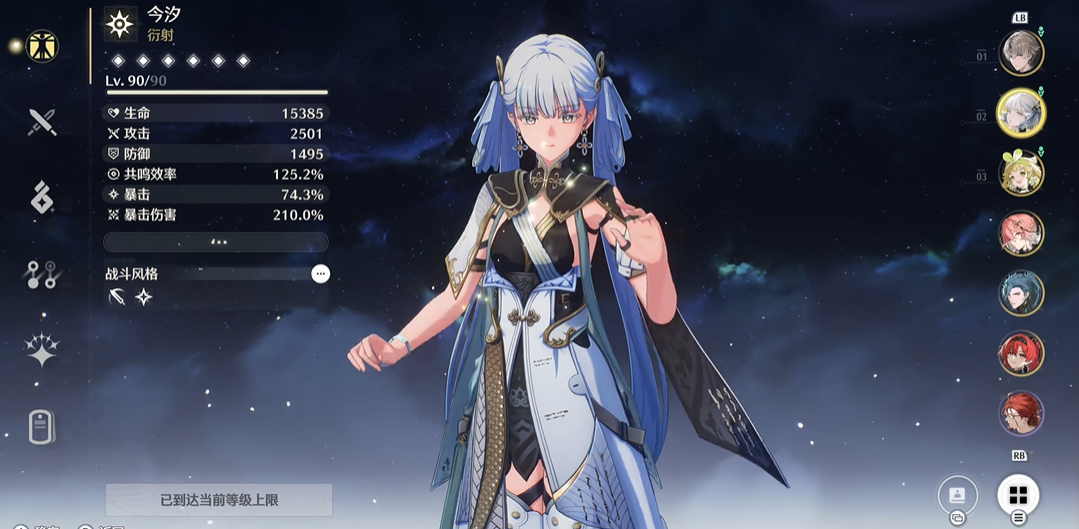
Task: Open the Forte skill tree tab
Action: tap(42, 274)
